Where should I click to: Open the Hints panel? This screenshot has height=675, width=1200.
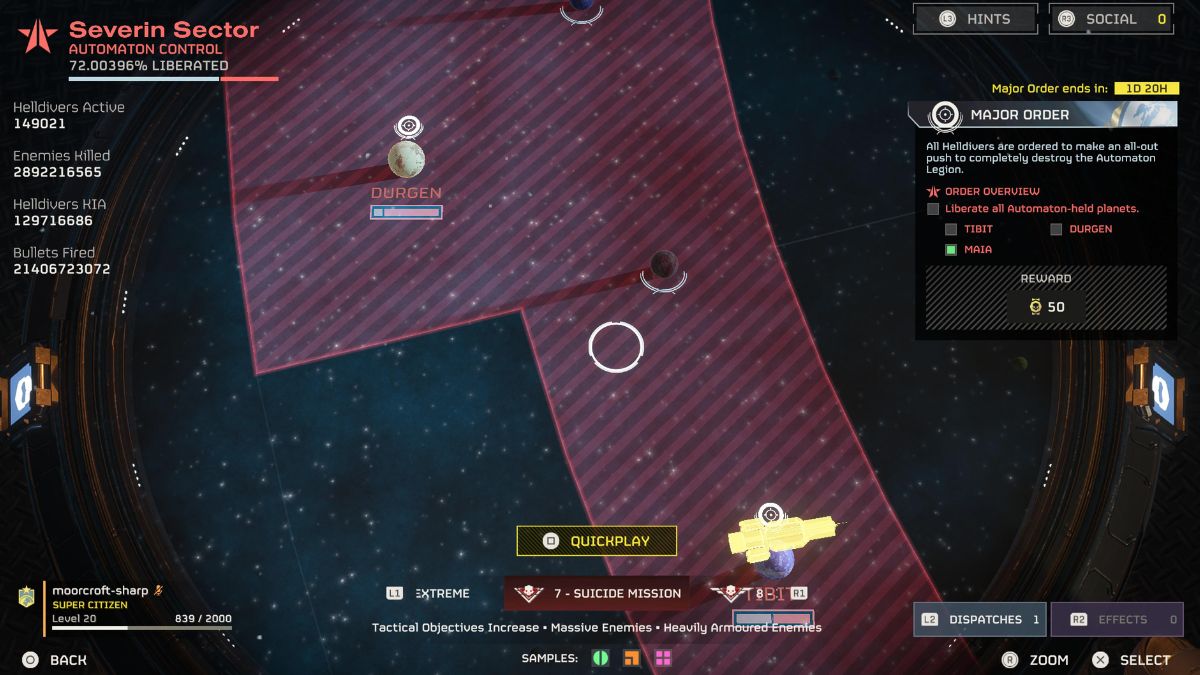pos(975,19)
